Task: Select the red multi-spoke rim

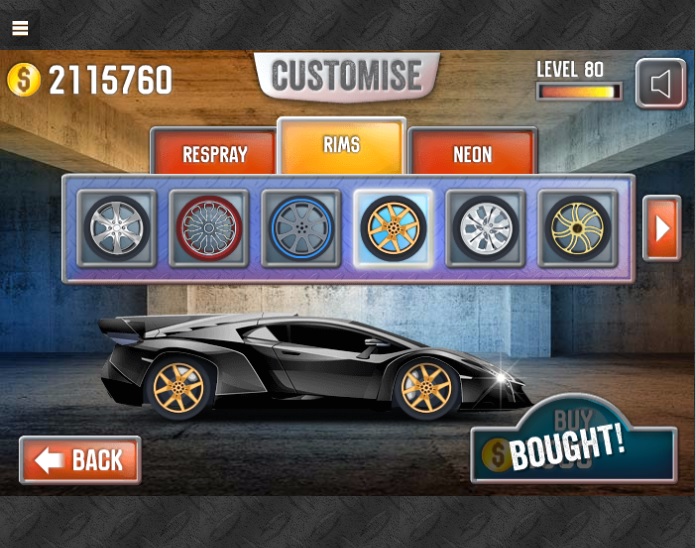Action: (x=209, y=228)
